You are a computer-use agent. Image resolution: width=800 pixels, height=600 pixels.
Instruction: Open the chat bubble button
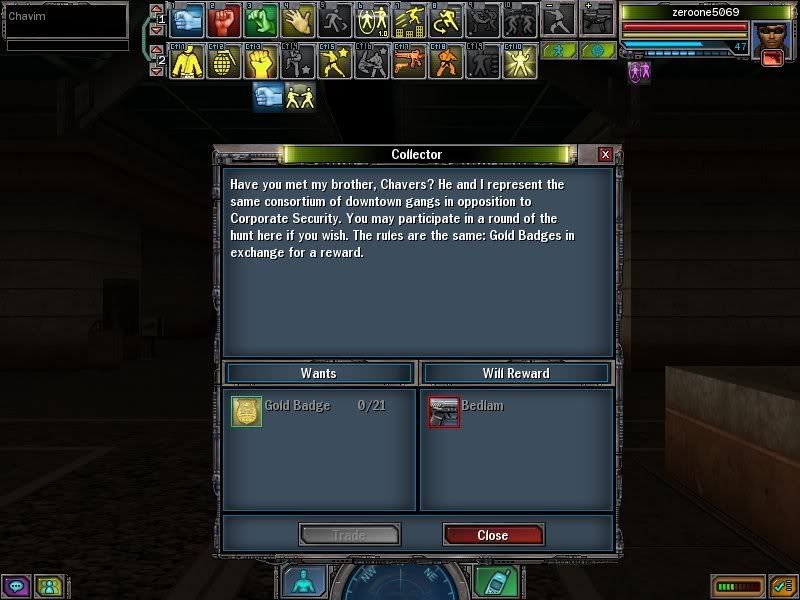pyautogui.click(x=16, y=585)
